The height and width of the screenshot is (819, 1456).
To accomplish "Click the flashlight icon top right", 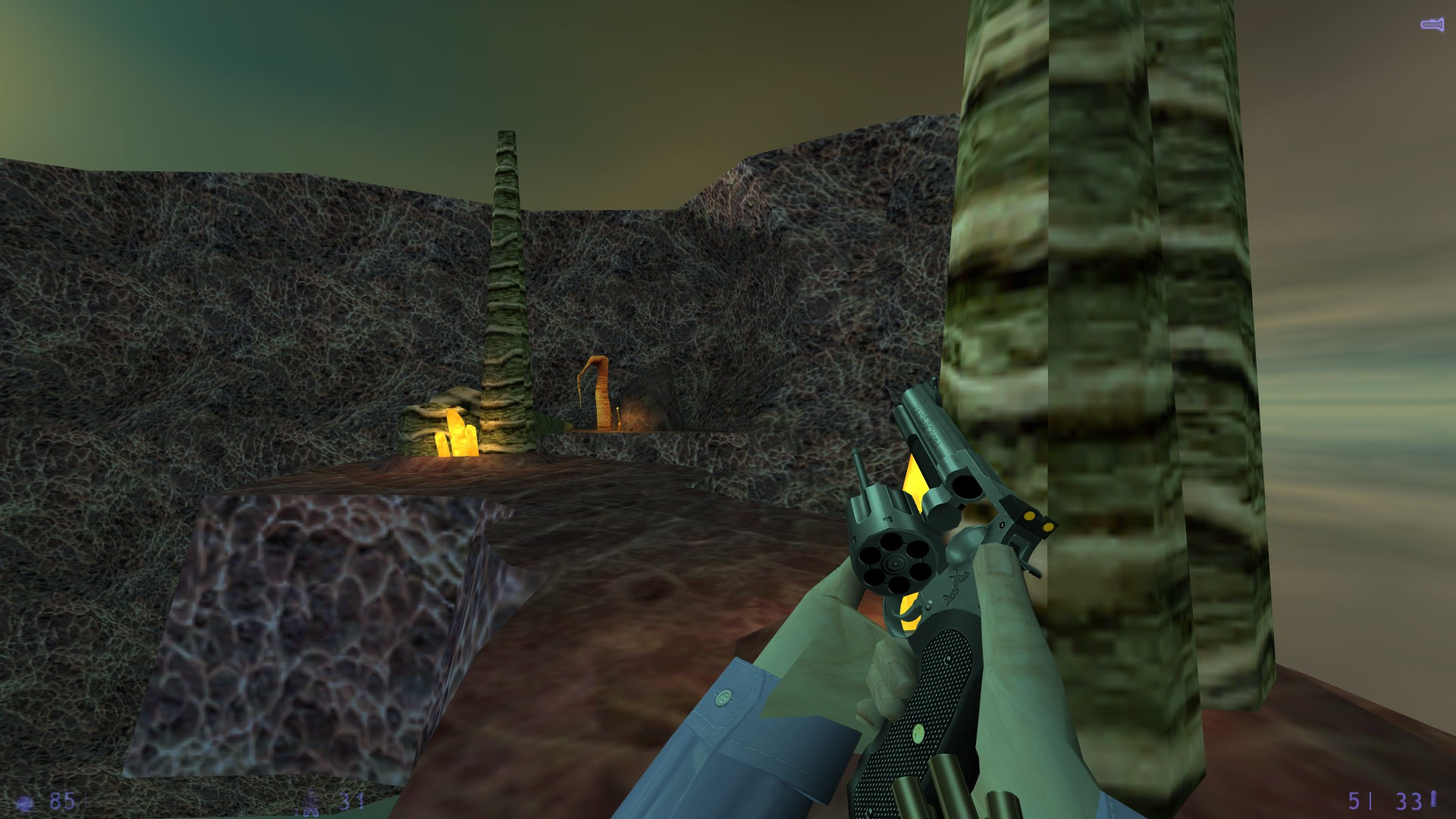I will tap(1431, 24).
